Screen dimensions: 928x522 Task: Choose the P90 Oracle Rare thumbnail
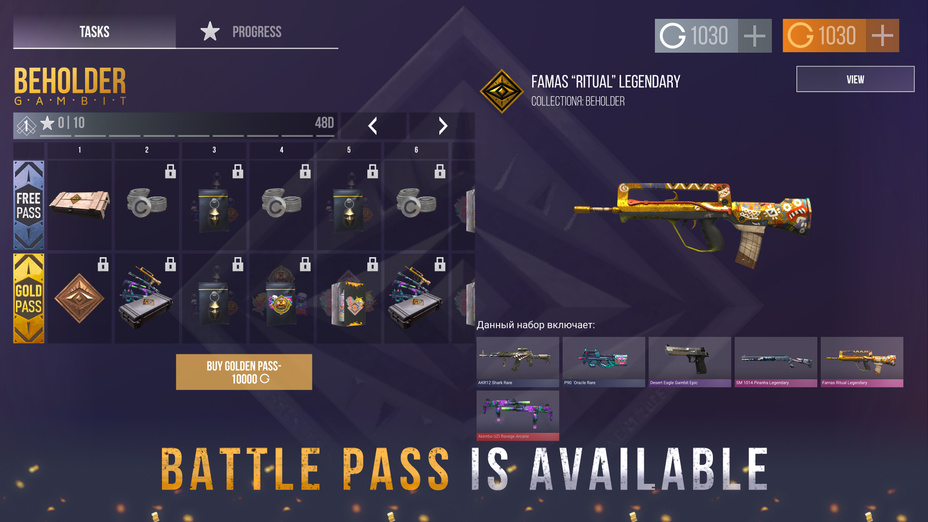pyautogui.click(x=603, y=361)
